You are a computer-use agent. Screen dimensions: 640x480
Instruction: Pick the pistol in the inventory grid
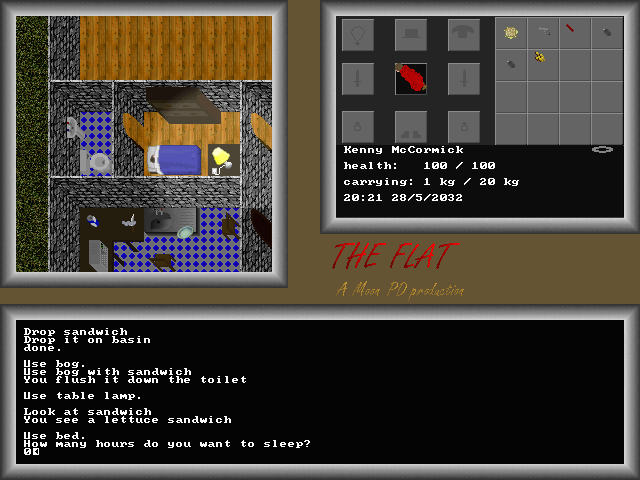pyautogui.click(x=543, y=32)
